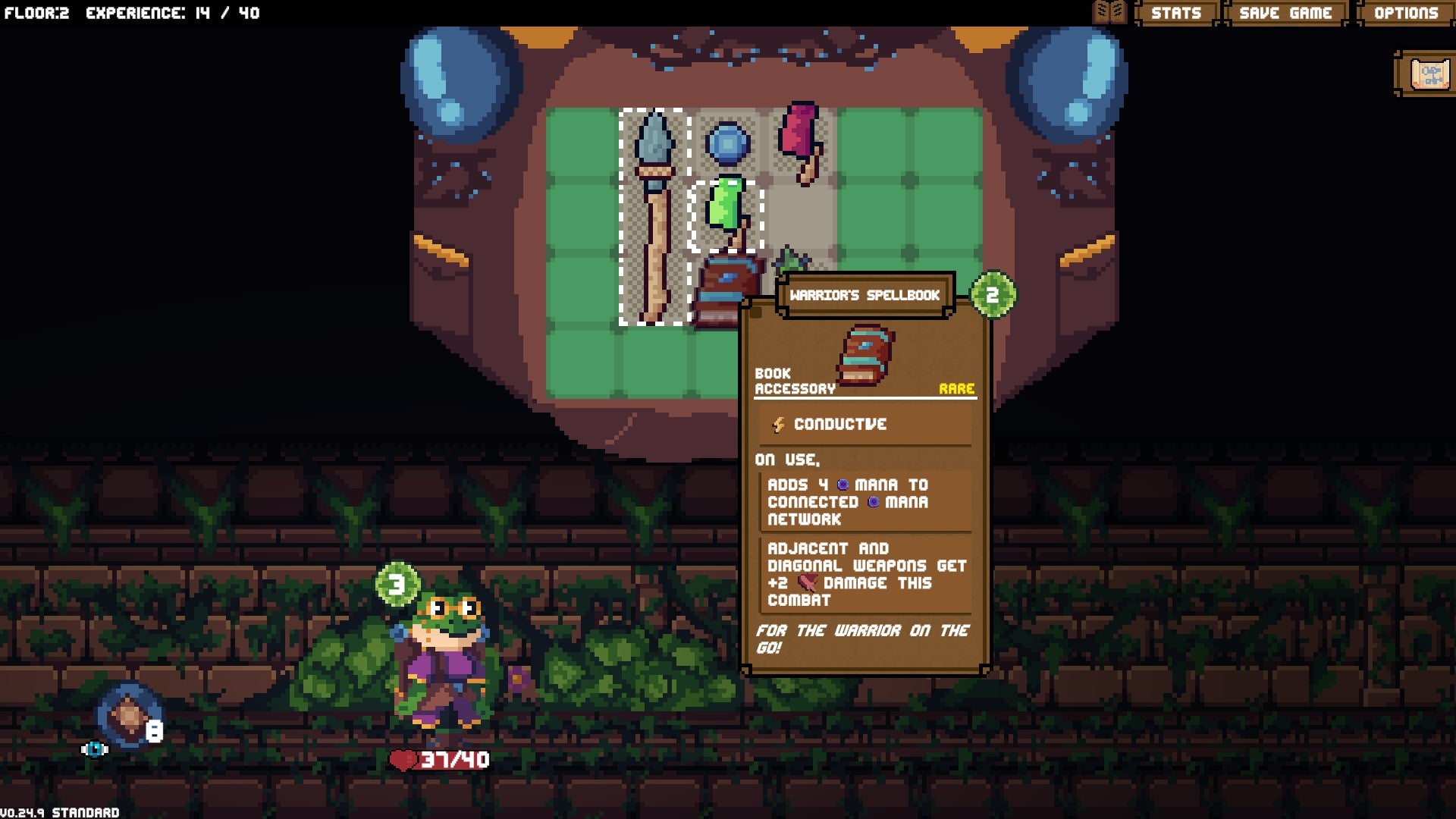Select the green herb item below the potion
Image resolution: width=1456 pixels, height=819 pixels.
pyautogui.click(x=790, y=262)
